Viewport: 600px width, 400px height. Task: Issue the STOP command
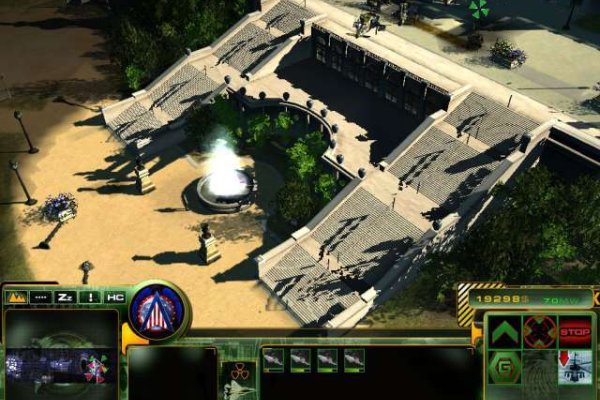point(574,331)
